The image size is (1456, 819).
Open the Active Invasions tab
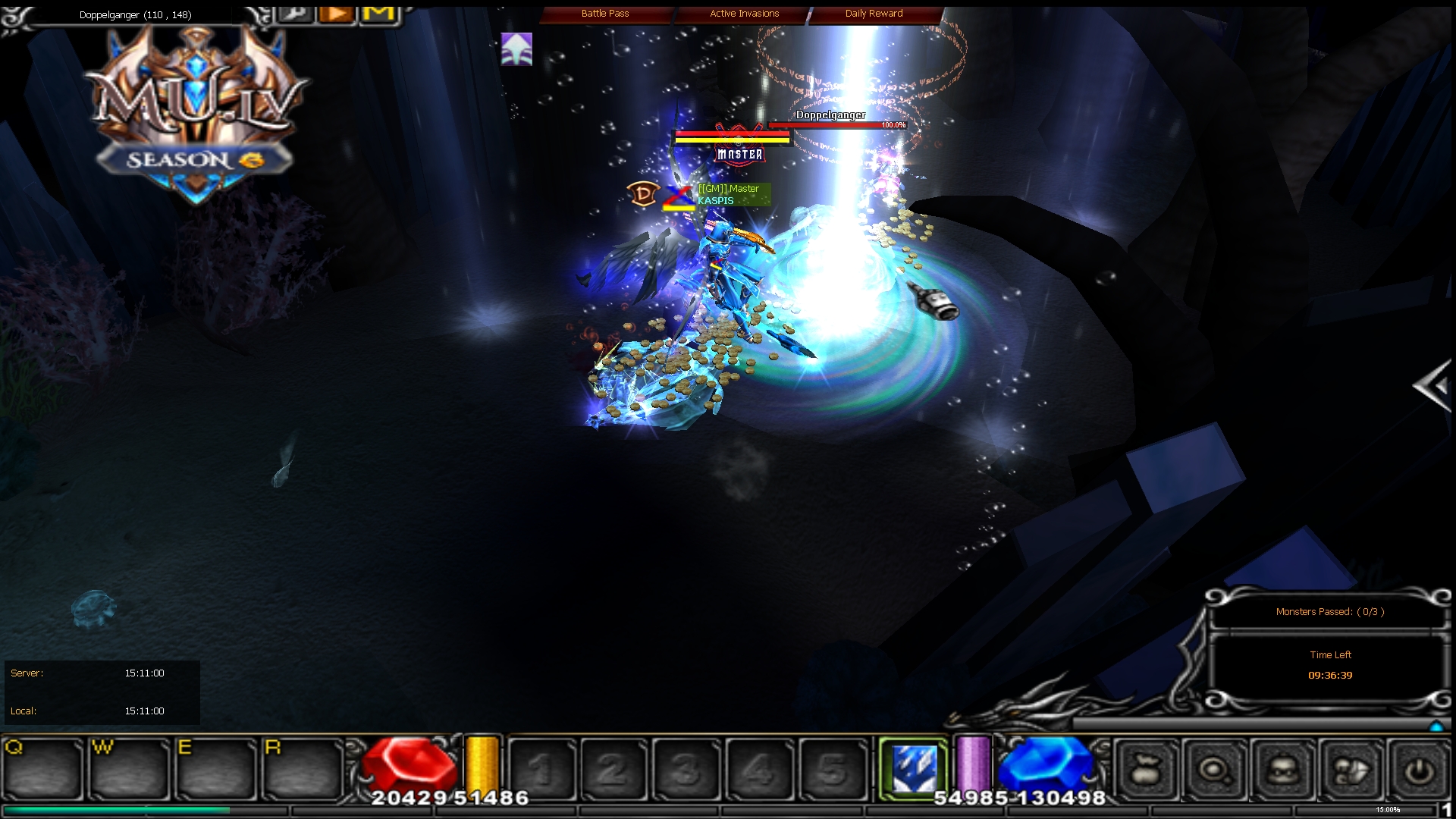(x=743, y=13)
